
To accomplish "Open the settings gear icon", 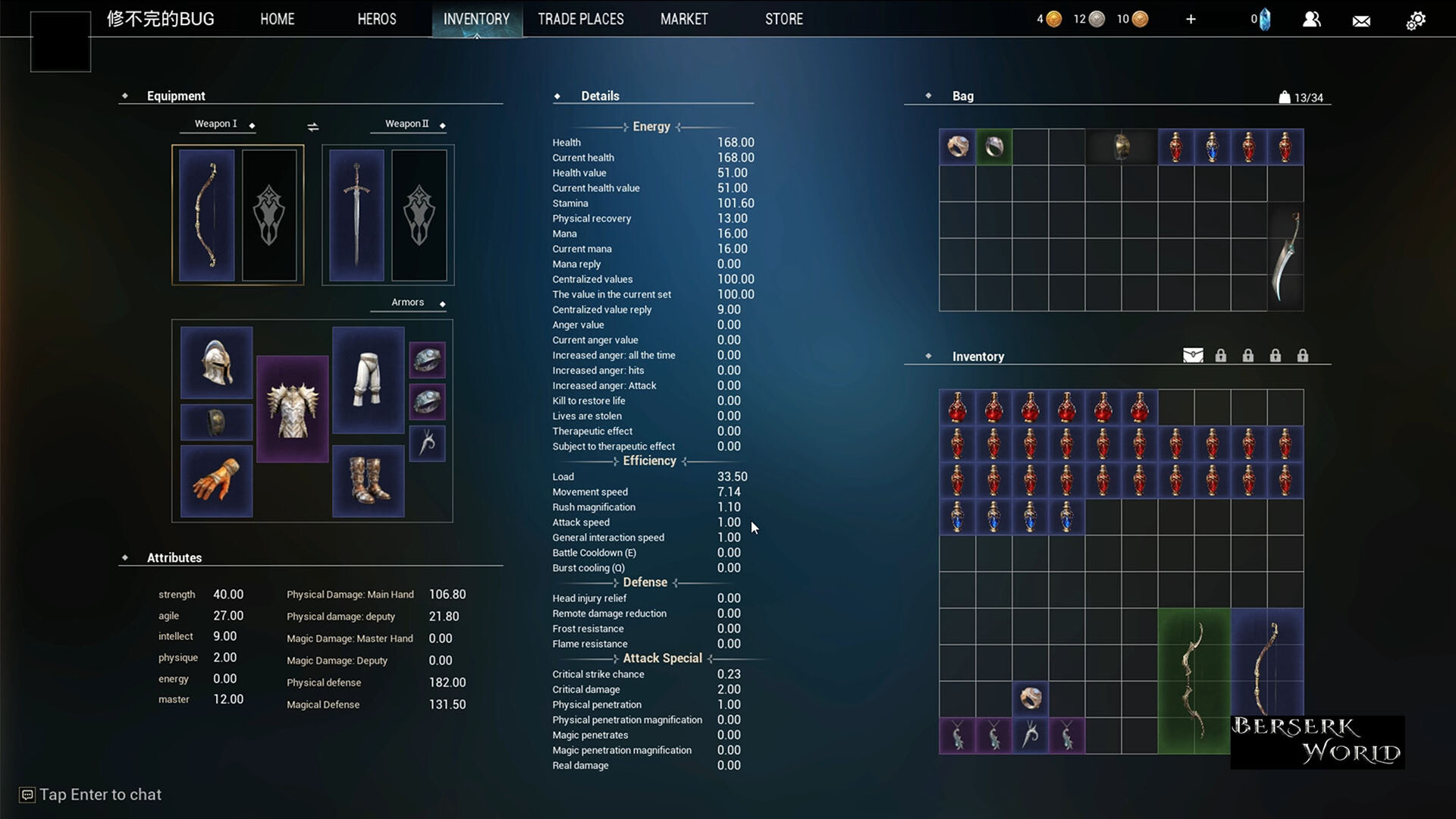I will [x=1415, y=20].
